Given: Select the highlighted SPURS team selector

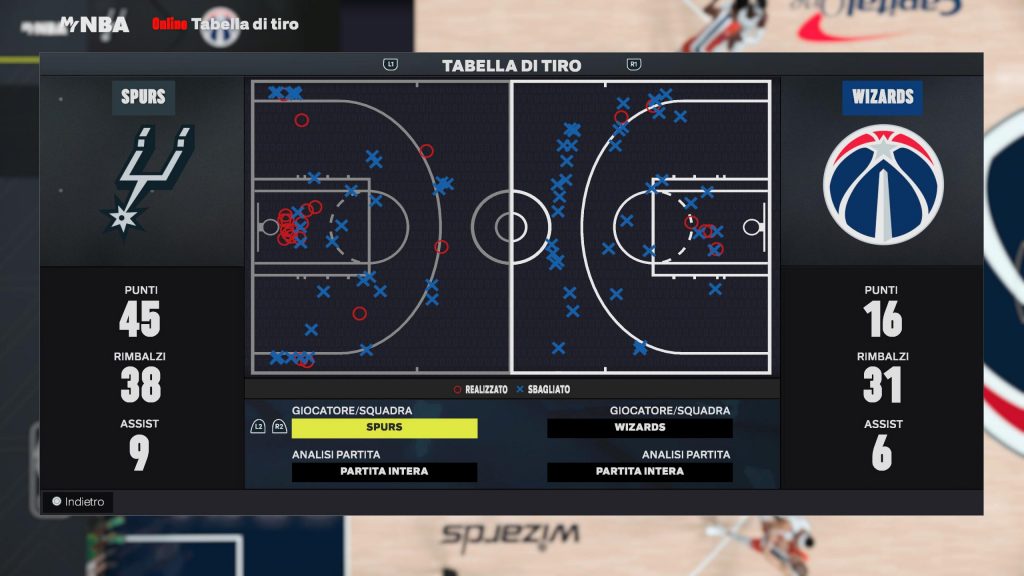Looking at the screenshot, I should coord(384,428).
